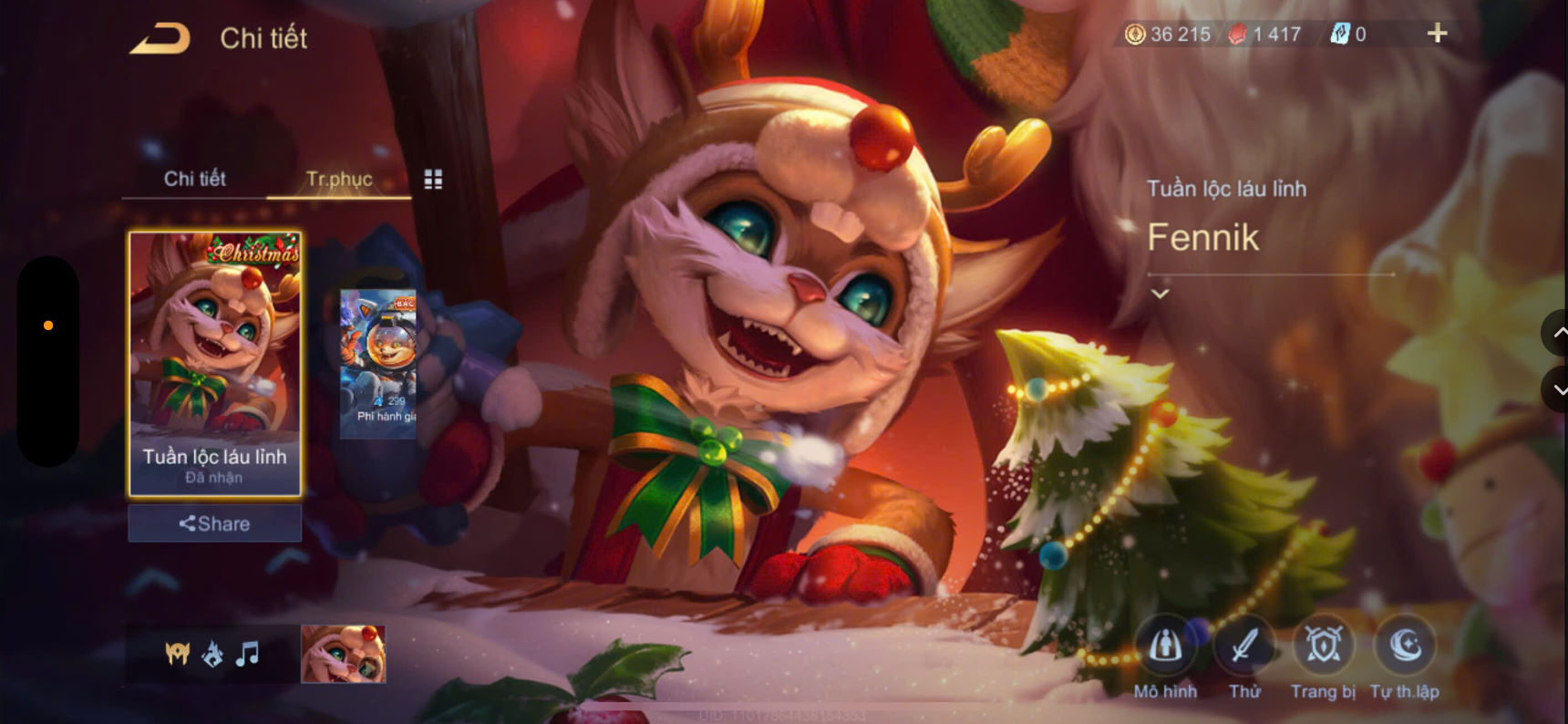The image size is (1568, 724).
Task: Toggle the music note icon
Action: tap(248, 652)
